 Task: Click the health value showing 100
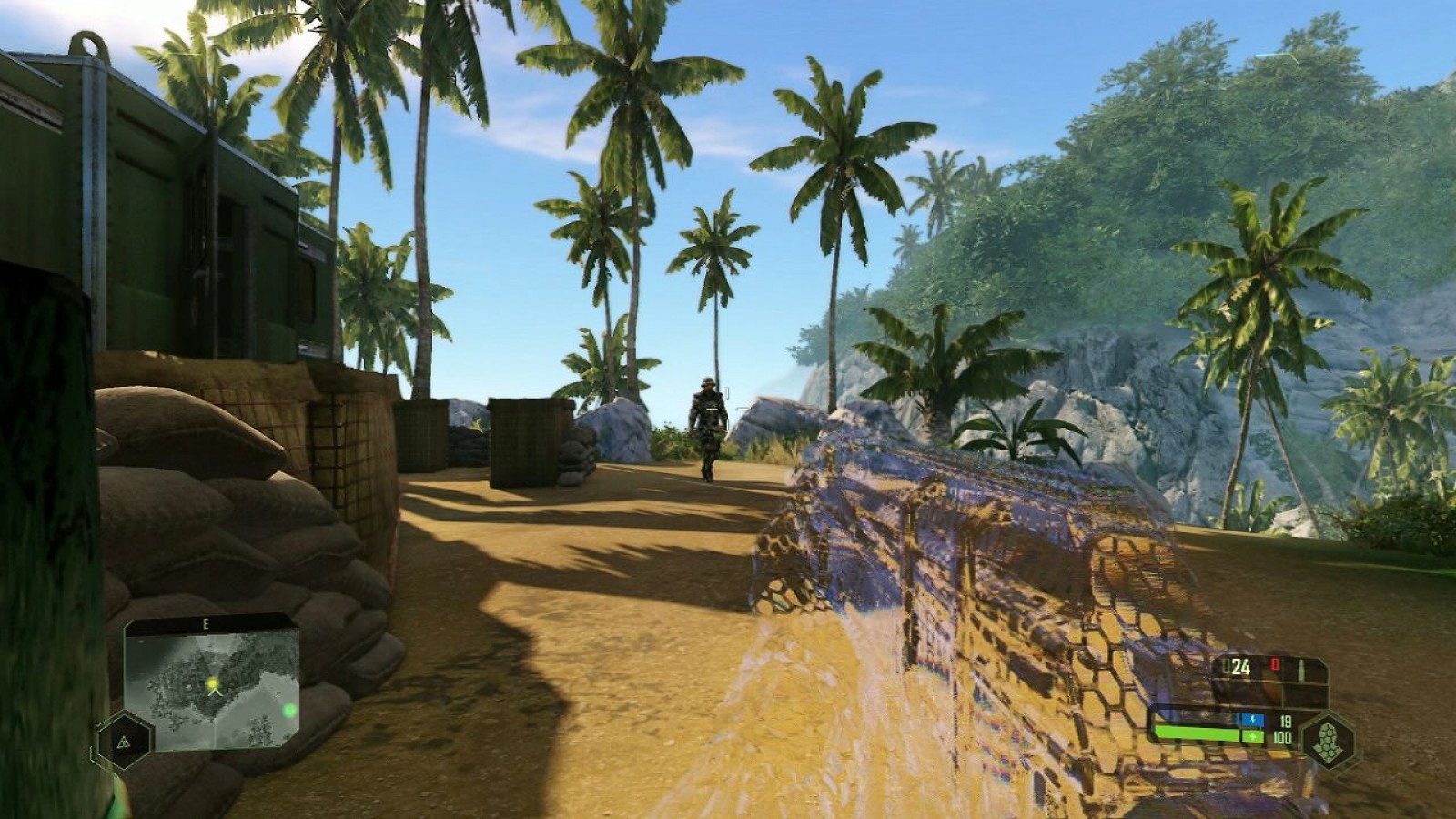coord(1283,737)
